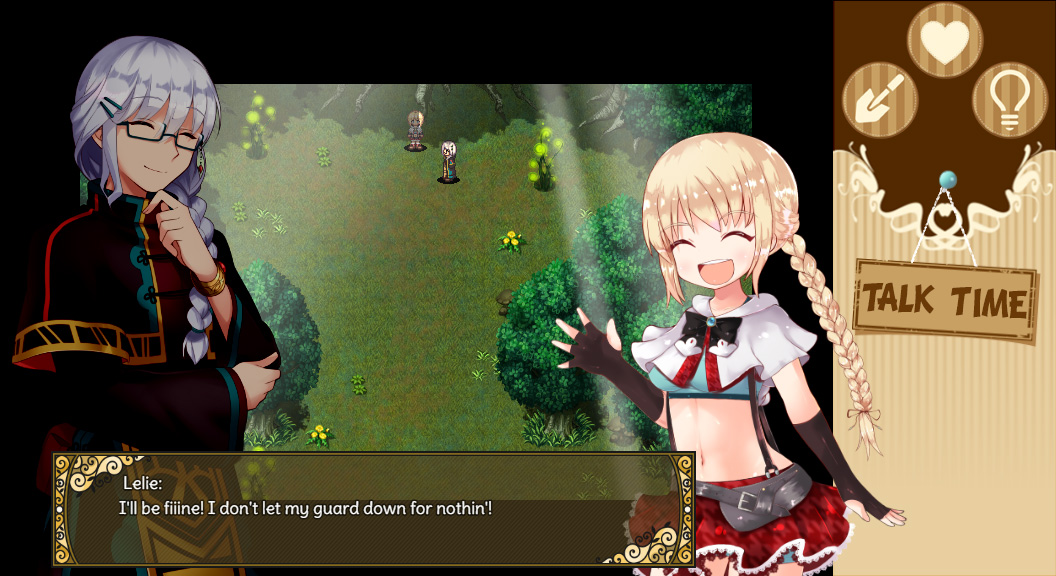Open the lightbulb hint button
The height and width of the screenshot is (576, 1056).
(1010, 100)
